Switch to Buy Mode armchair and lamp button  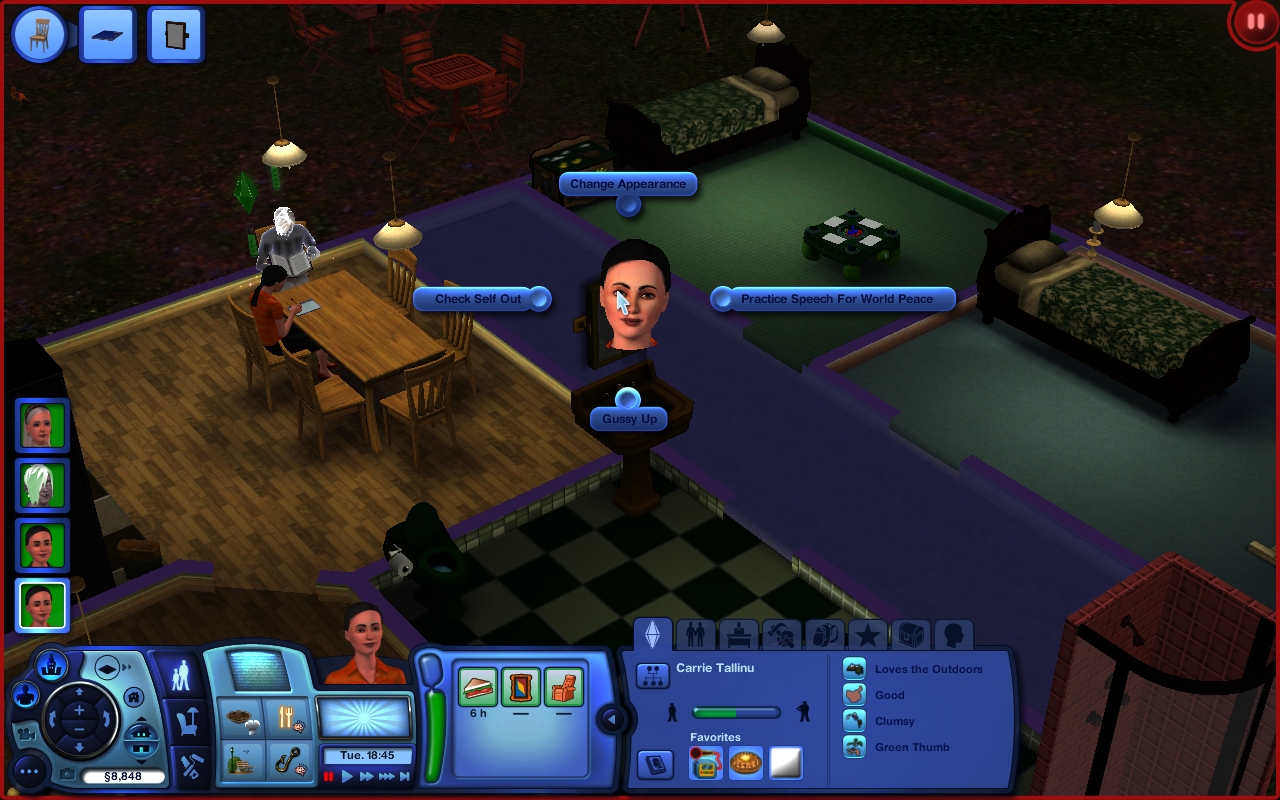[x=186, y=718]
